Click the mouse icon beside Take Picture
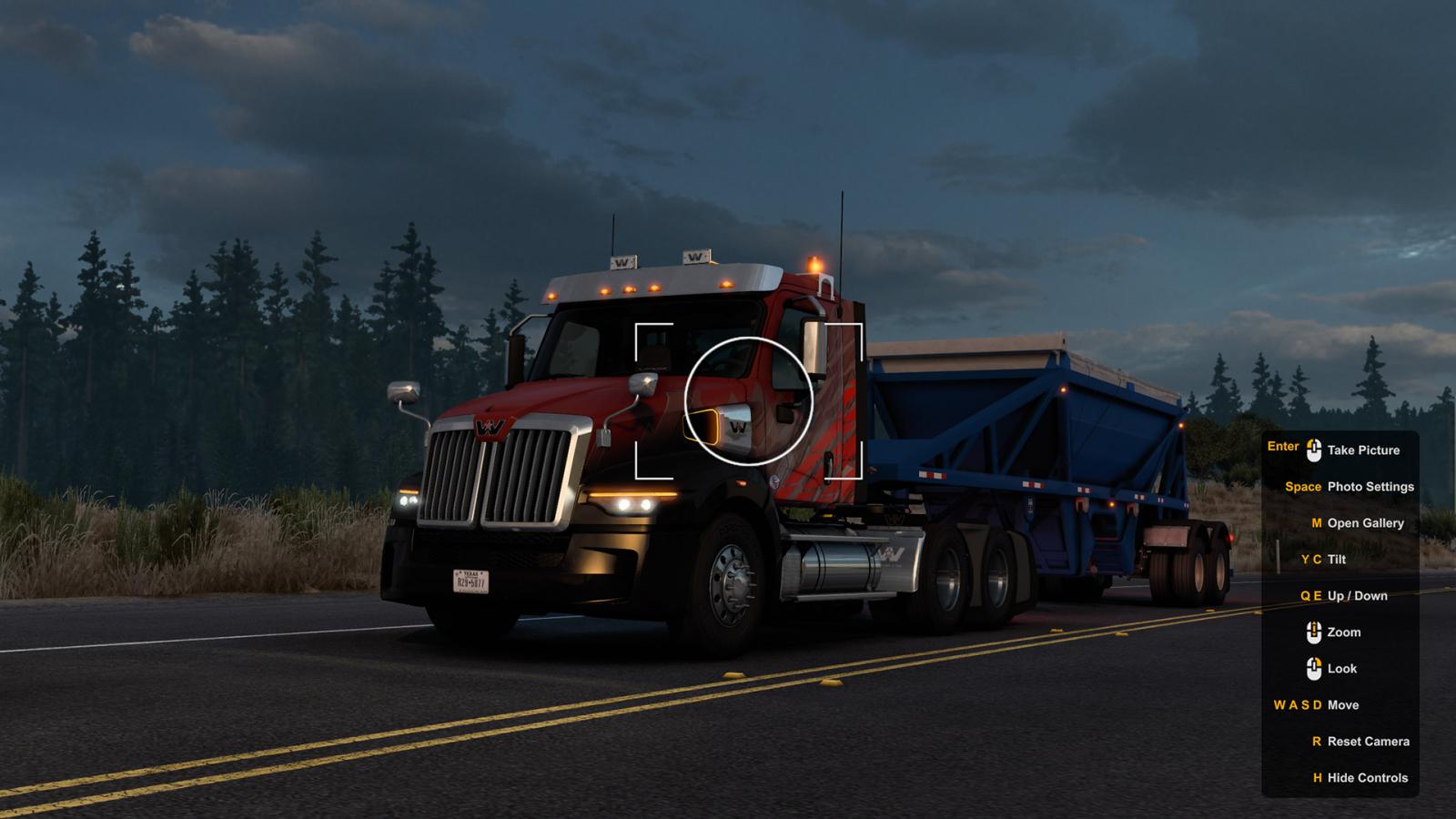The height and width of the screenshot is (819, 1456). [x=1313, y=450]
